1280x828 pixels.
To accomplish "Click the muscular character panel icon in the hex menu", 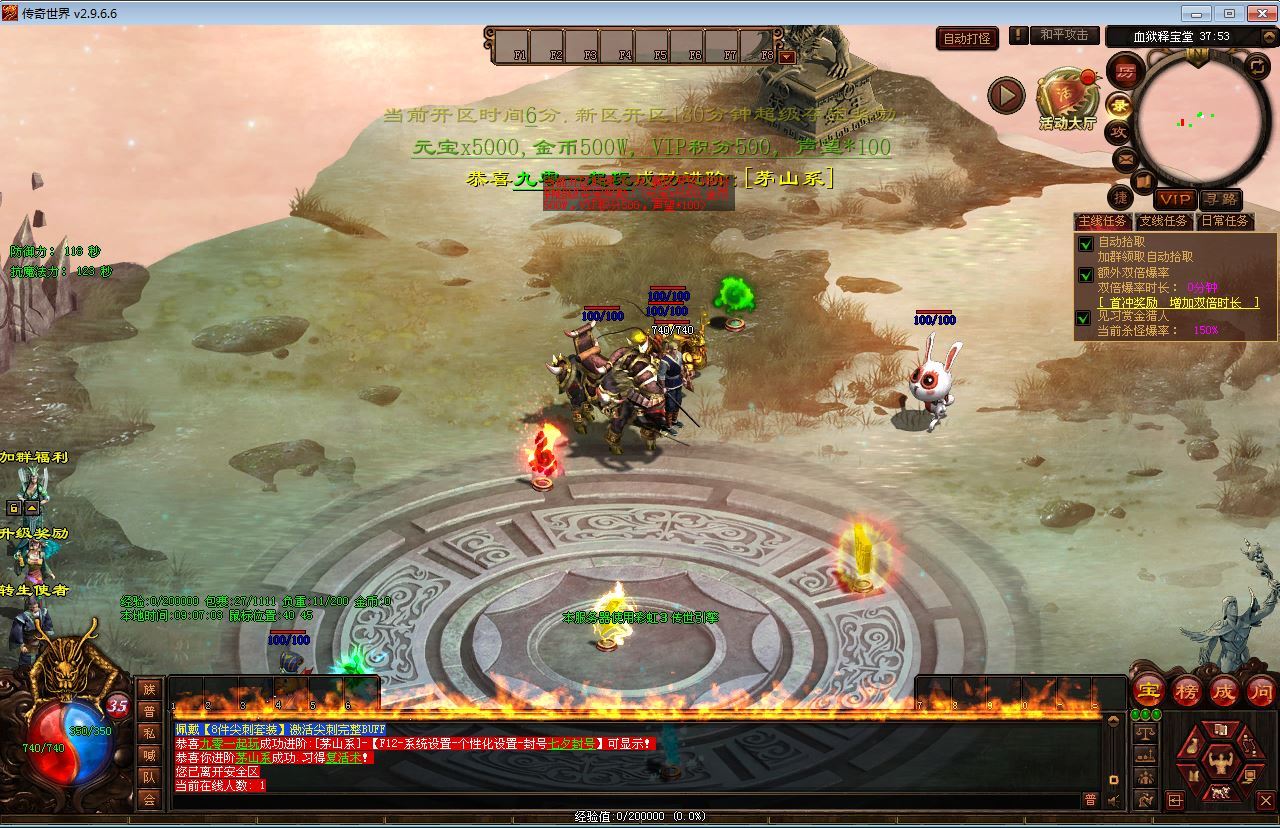I will (1221, 760).
